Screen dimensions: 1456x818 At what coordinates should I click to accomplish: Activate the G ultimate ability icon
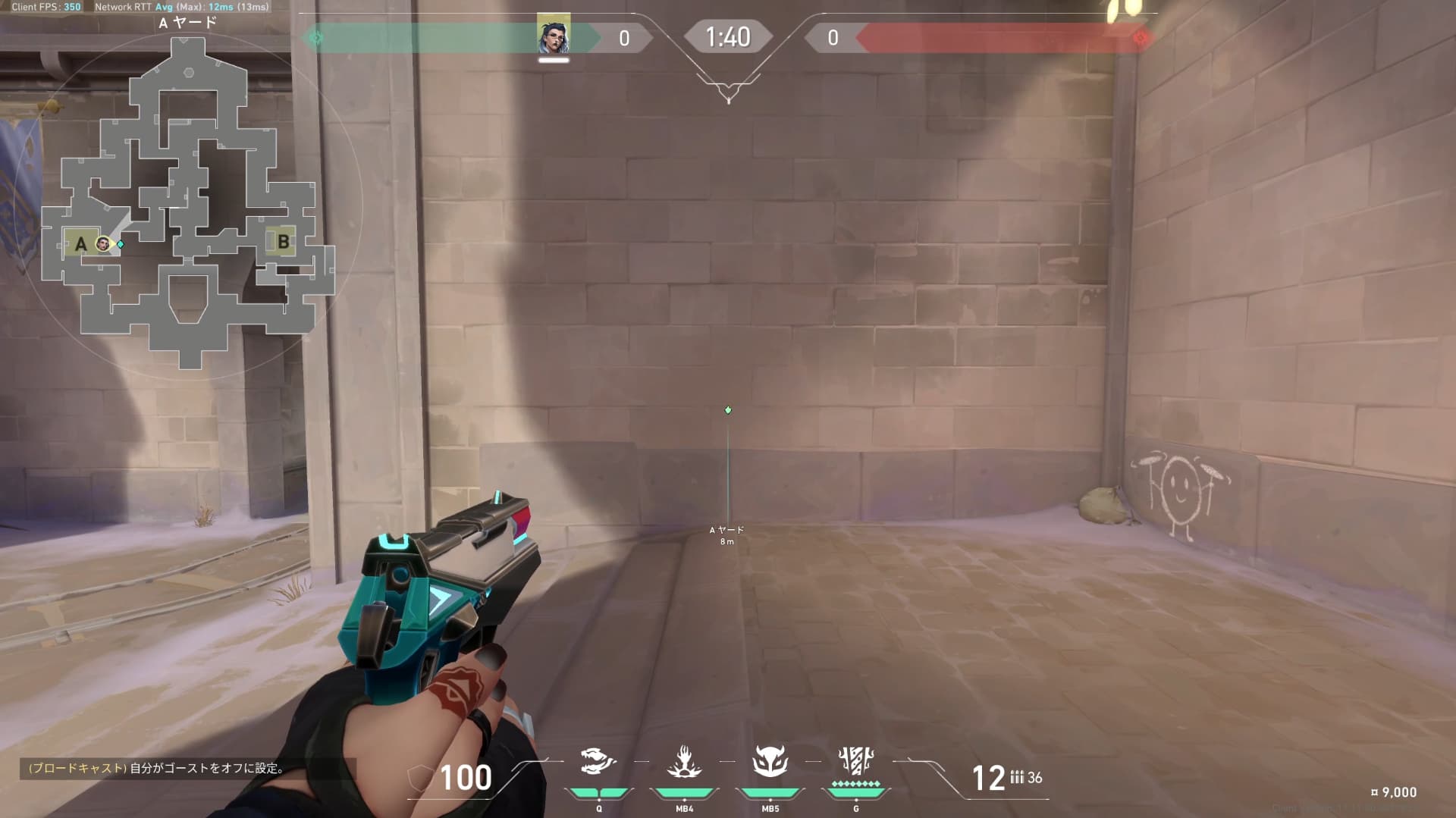[856, 760]
